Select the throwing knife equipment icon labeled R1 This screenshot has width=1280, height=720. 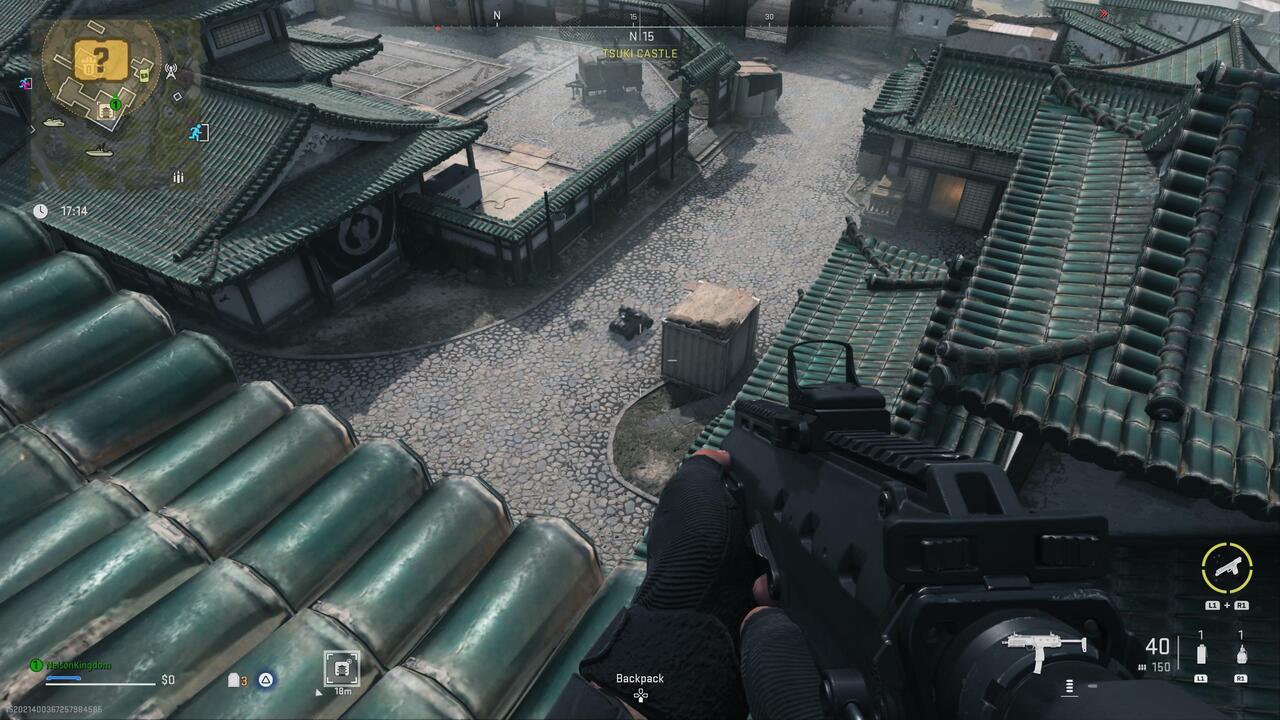pos(1241,653)
